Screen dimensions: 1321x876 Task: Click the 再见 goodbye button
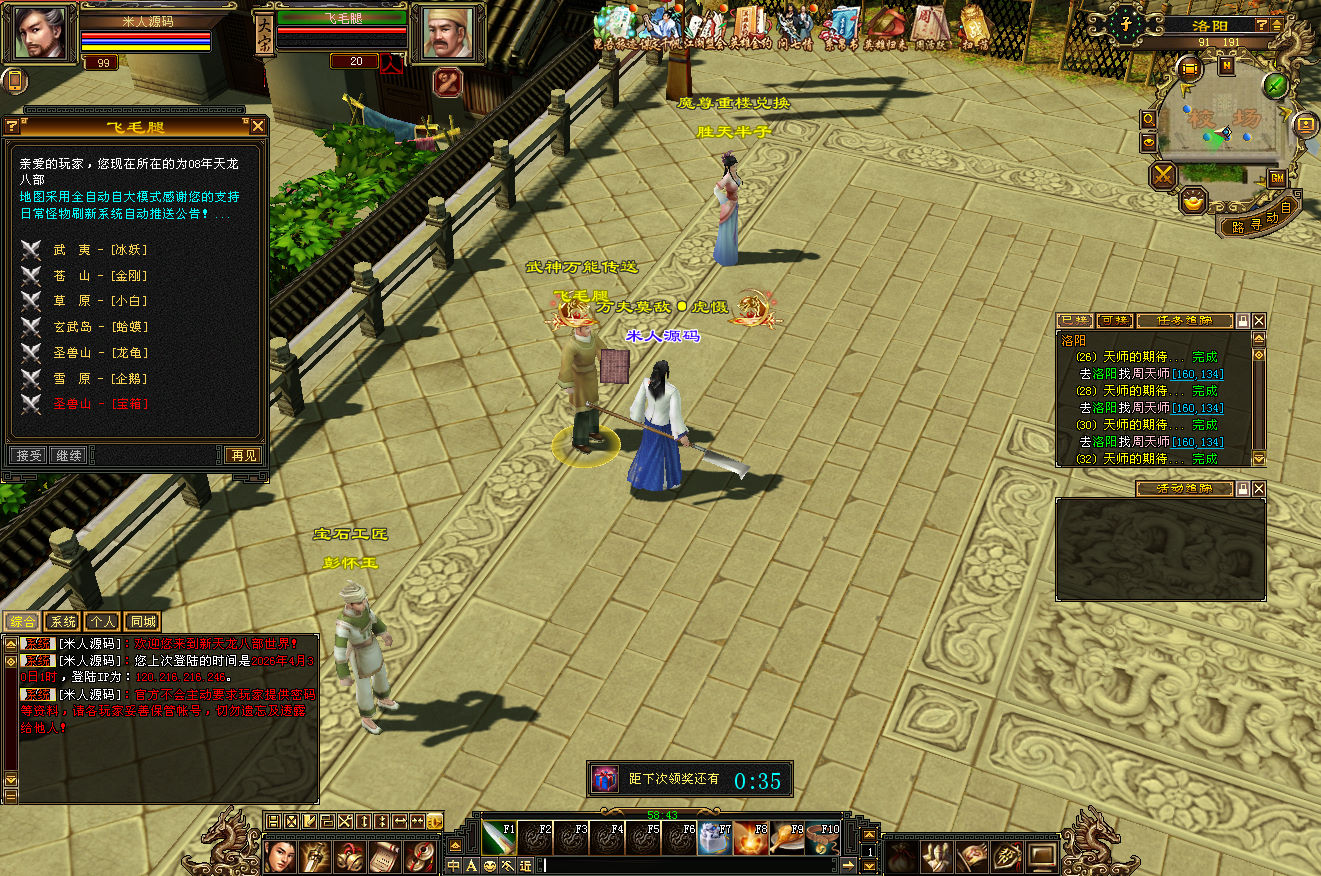243,455
